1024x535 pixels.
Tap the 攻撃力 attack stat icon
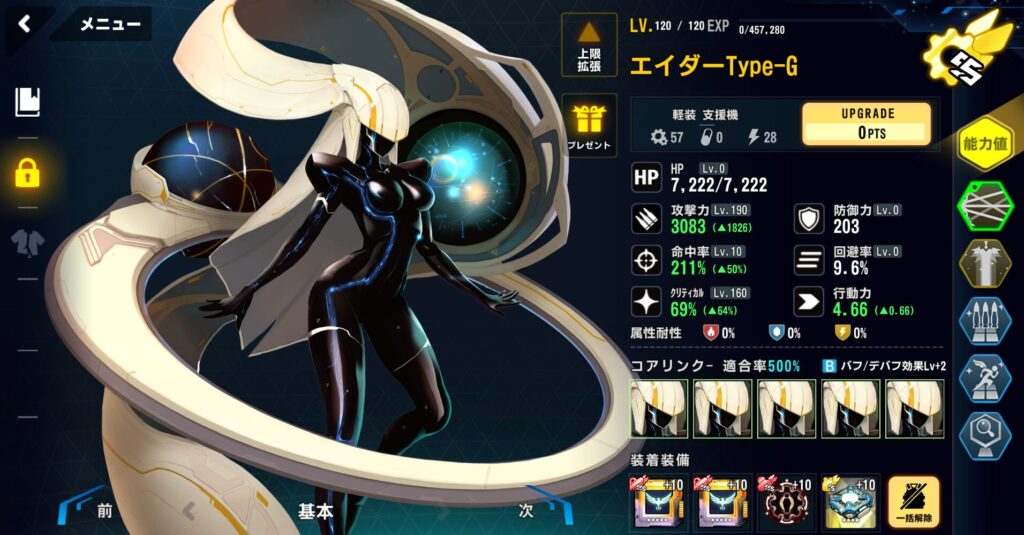tap(646, 219)
